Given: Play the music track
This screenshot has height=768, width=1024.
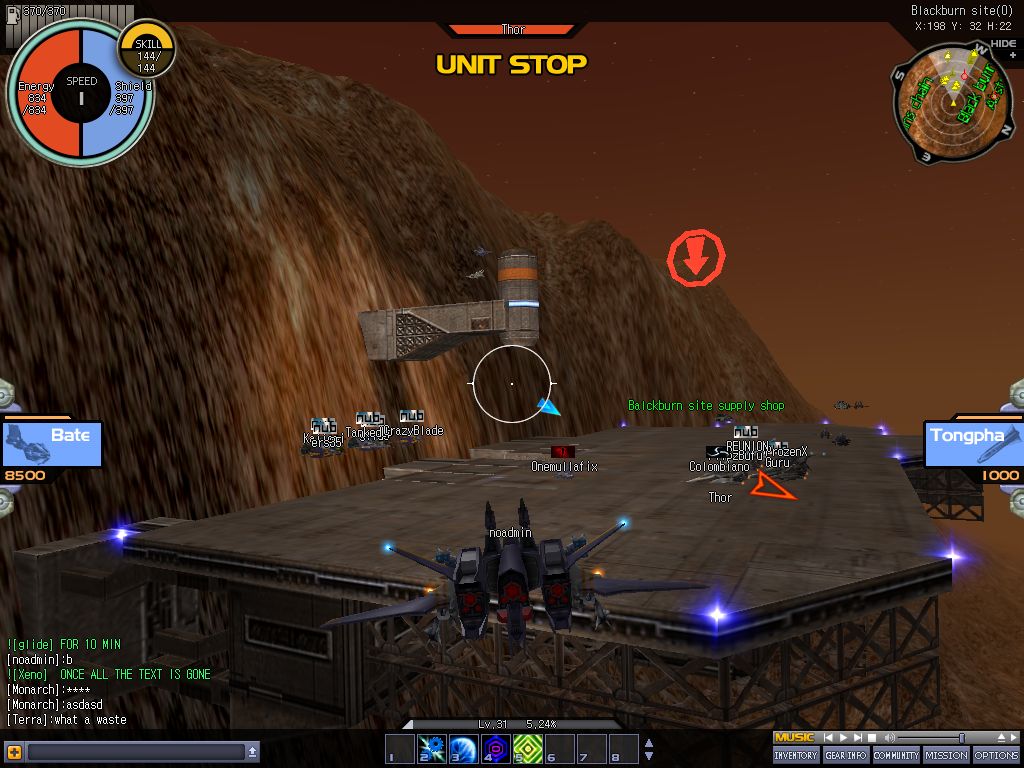Looking at the screenshot, I should (843, 738).
